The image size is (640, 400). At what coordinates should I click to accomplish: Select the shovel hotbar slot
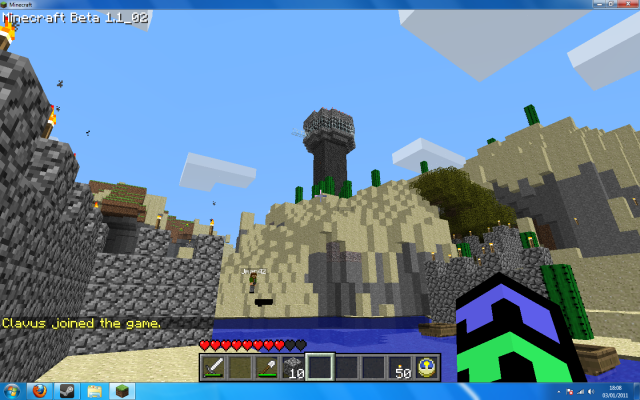[266, 367]
